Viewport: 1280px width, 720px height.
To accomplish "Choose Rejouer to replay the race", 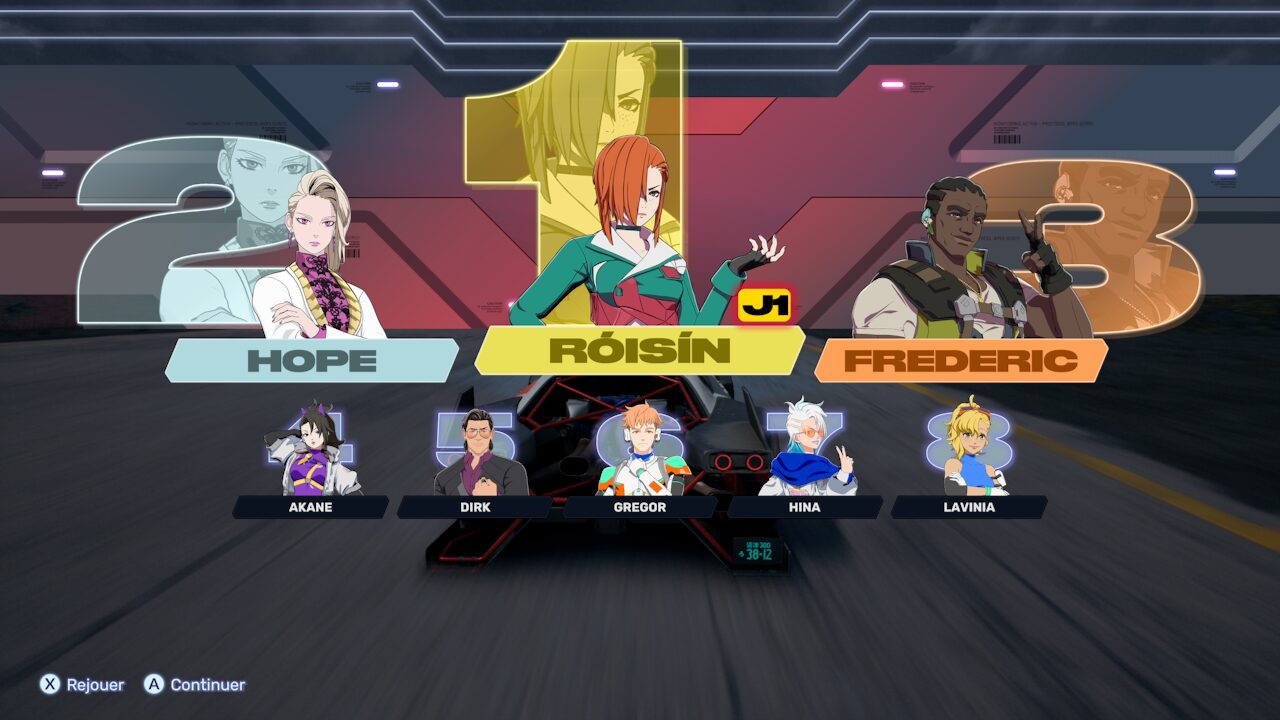I will pyautogui.click(x=83, y=685).
